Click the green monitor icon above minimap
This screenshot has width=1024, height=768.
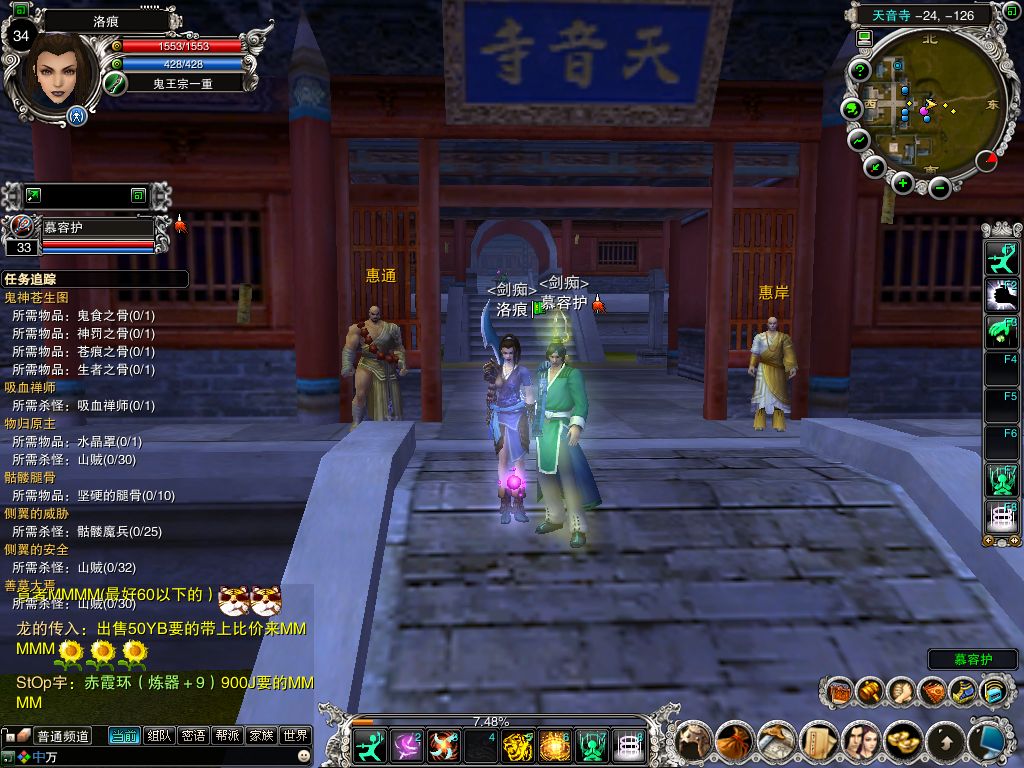(x=864, y=38)
